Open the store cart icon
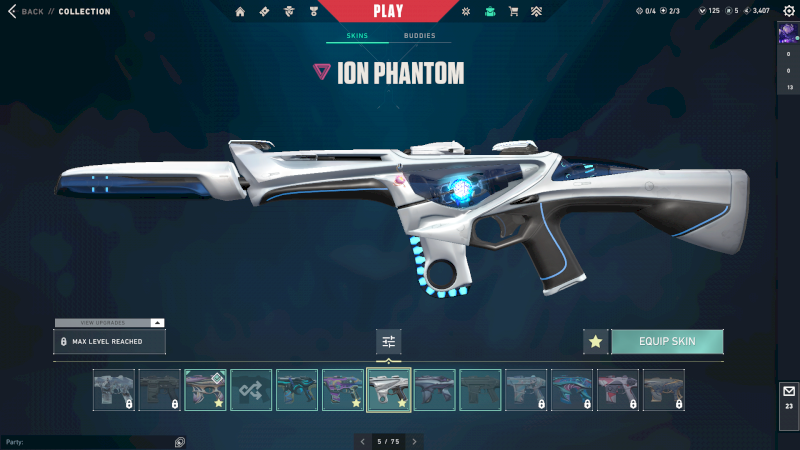Image resolution: width=800 pixels, height=450 pixels. tap(514, 12)
